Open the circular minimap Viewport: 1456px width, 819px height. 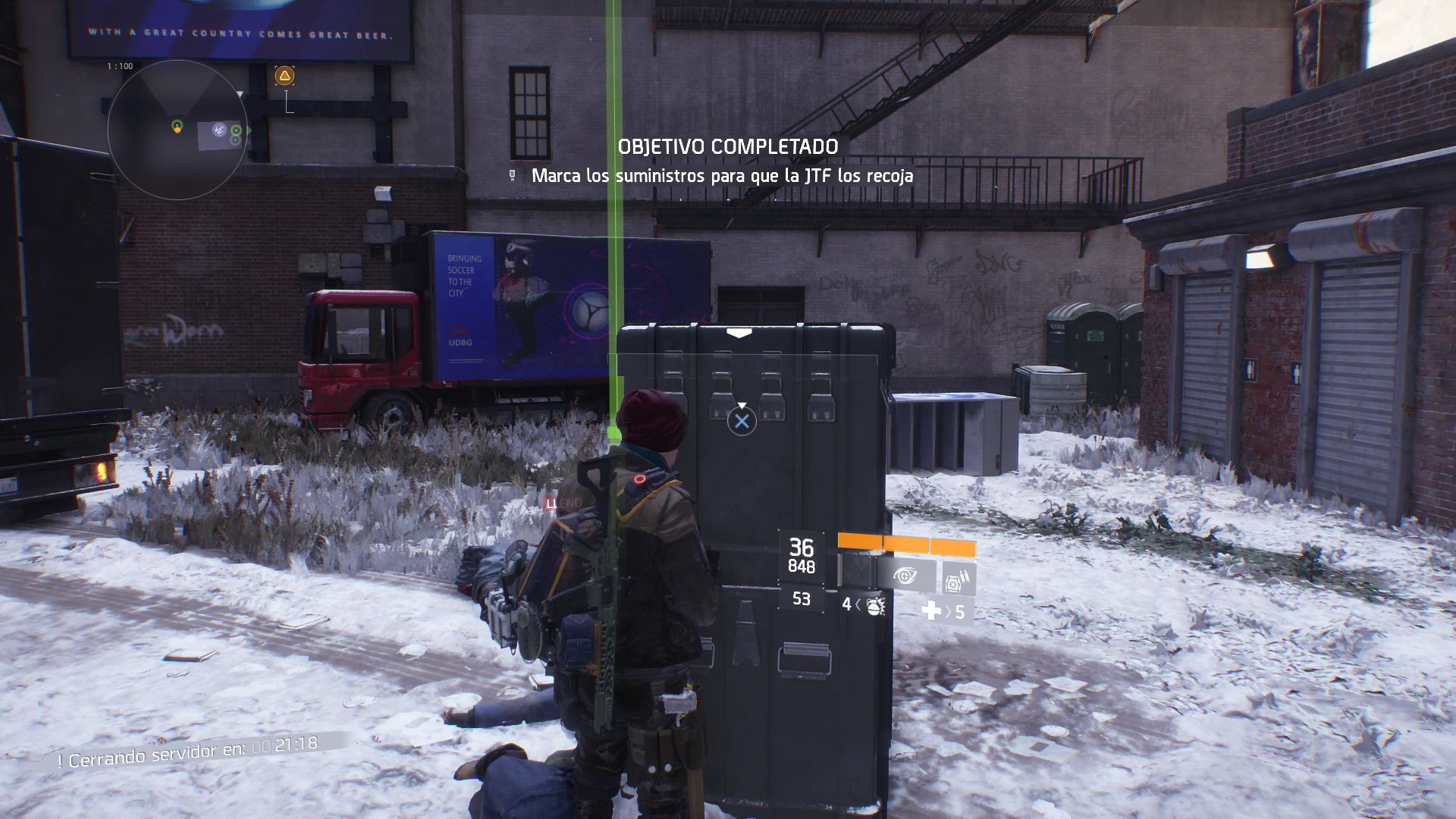coord(177,130)
